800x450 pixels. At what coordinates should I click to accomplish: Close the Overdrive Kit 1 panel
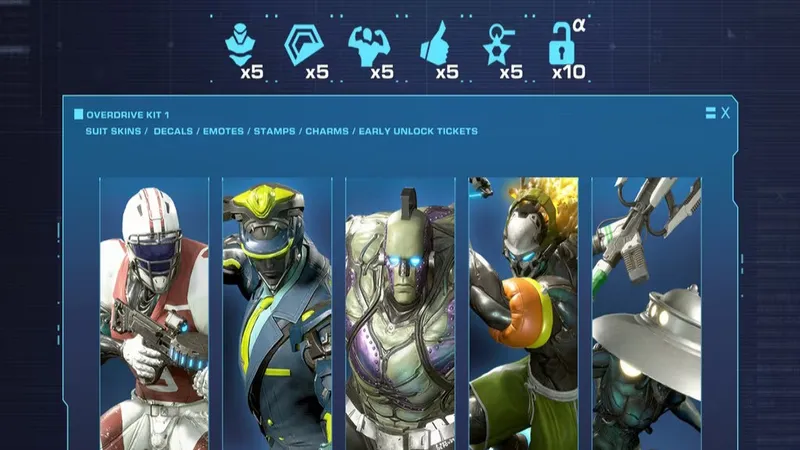(726, 113)
